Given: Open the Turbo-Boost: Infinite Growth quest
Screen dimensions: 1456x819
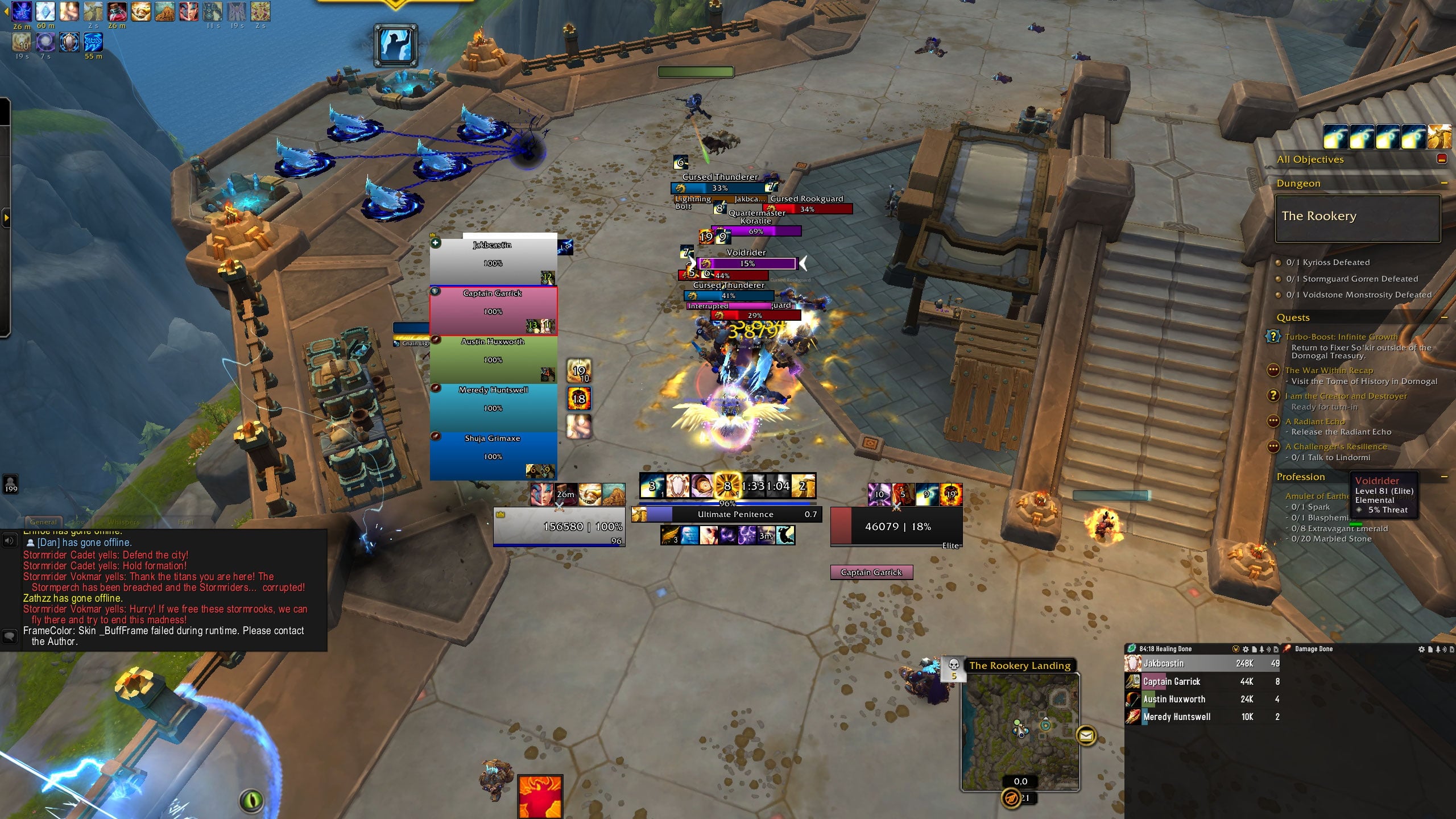Looking at the screenshot, I should [x=1341, y=337].
